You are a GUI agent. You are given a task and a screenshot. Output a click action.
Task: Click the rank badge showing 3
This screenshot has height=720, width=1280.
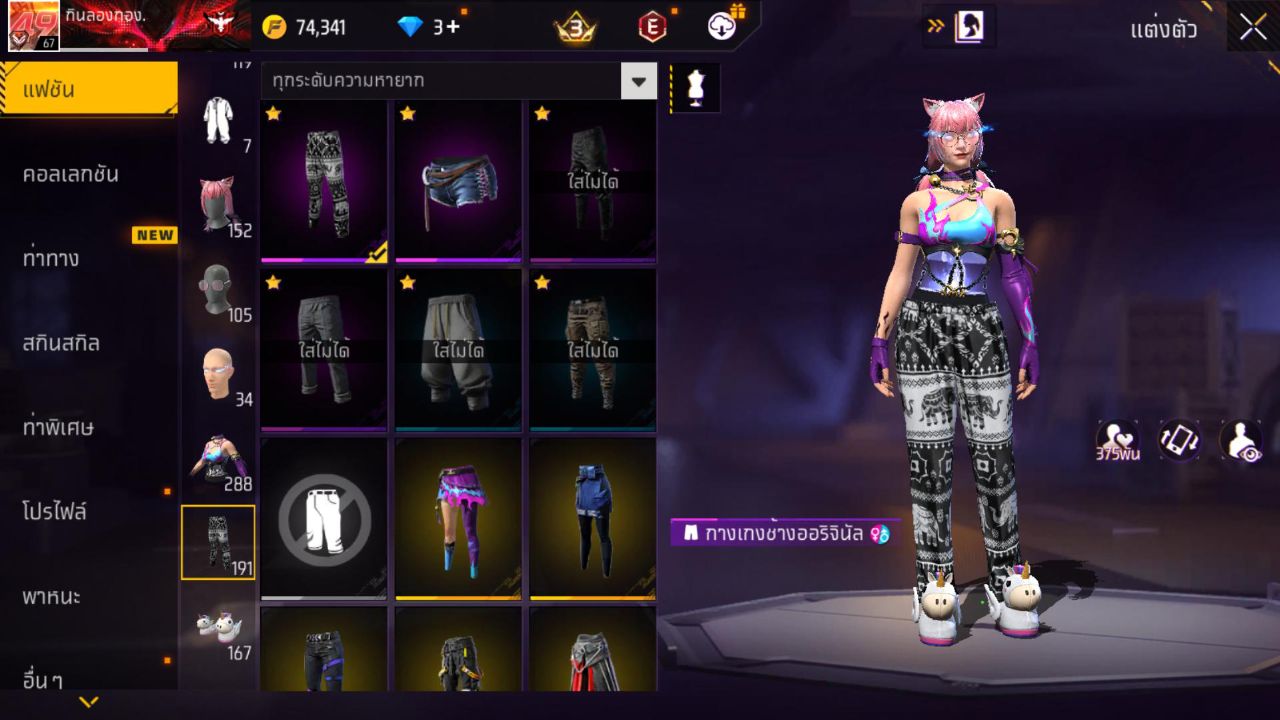click(573, 27)
